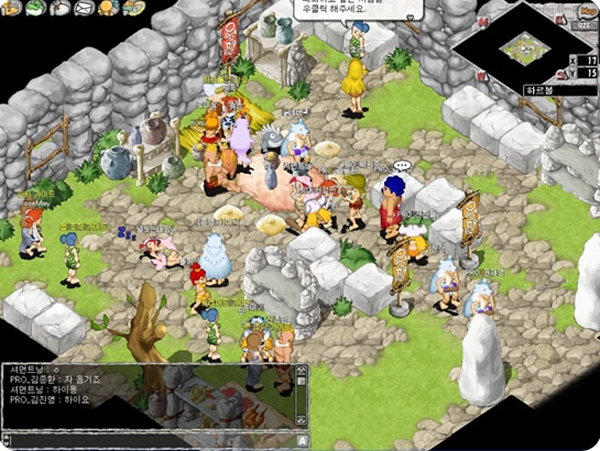
Task: Open the flexing arm character status icon
Action: 11,7
